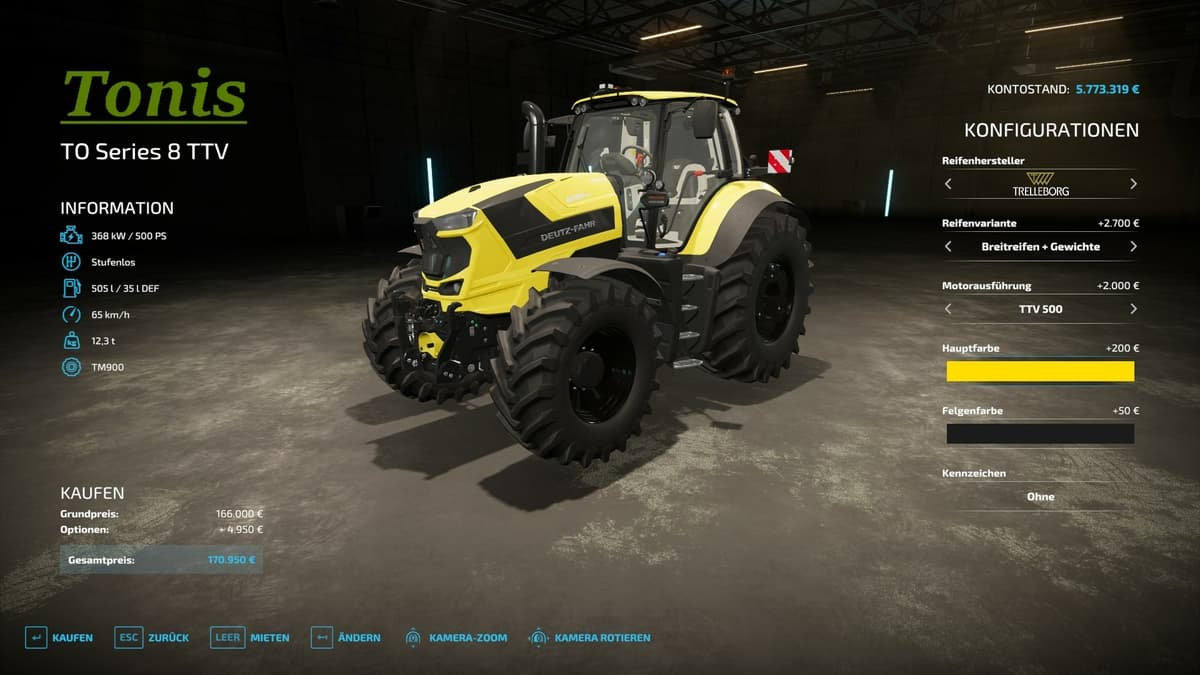Viewport: 1200px width, 675px height.
Task: Open the black Felgenfarbe color bar
Action: (1040, 434)
